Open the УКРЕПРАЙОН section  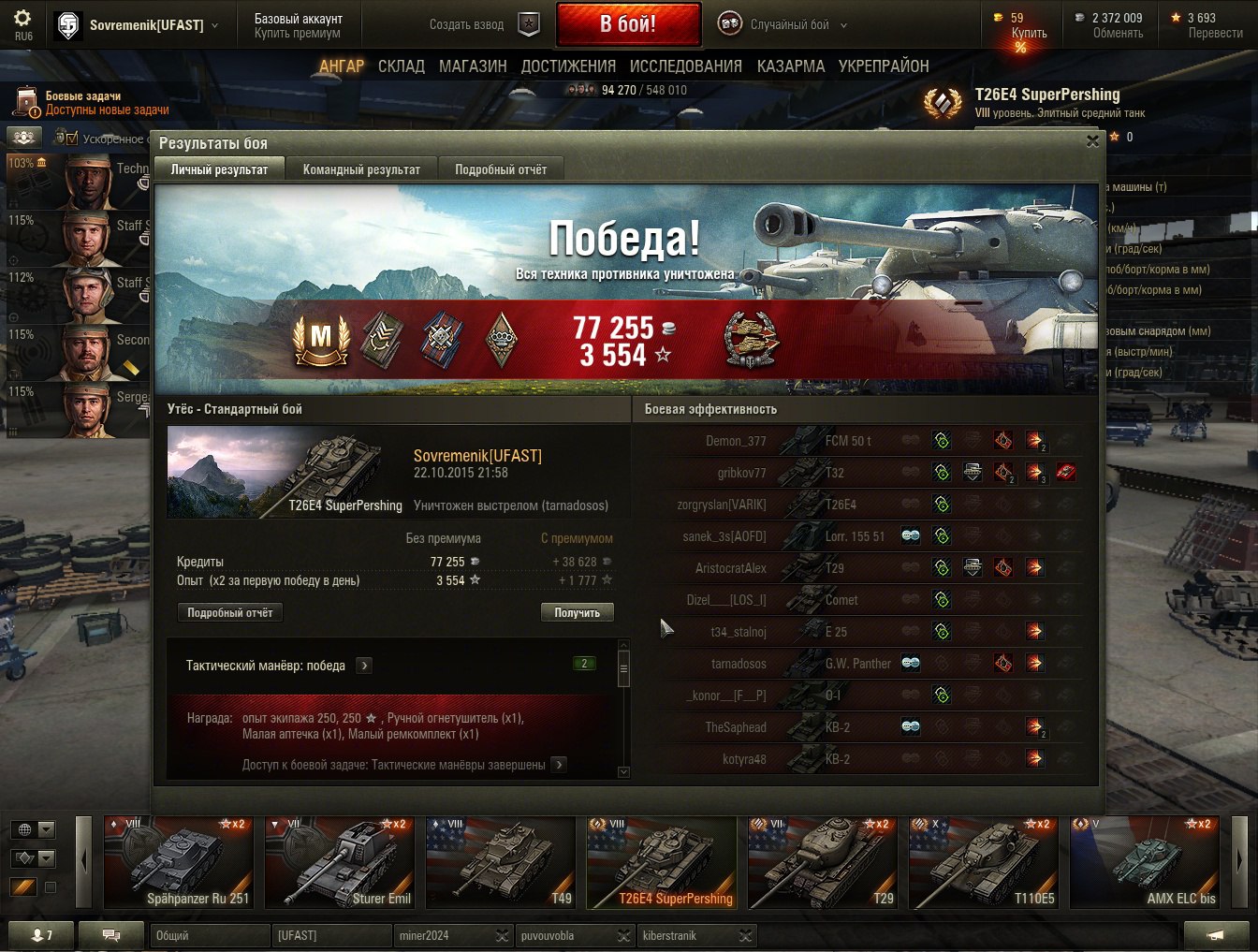tap(884, 66)
